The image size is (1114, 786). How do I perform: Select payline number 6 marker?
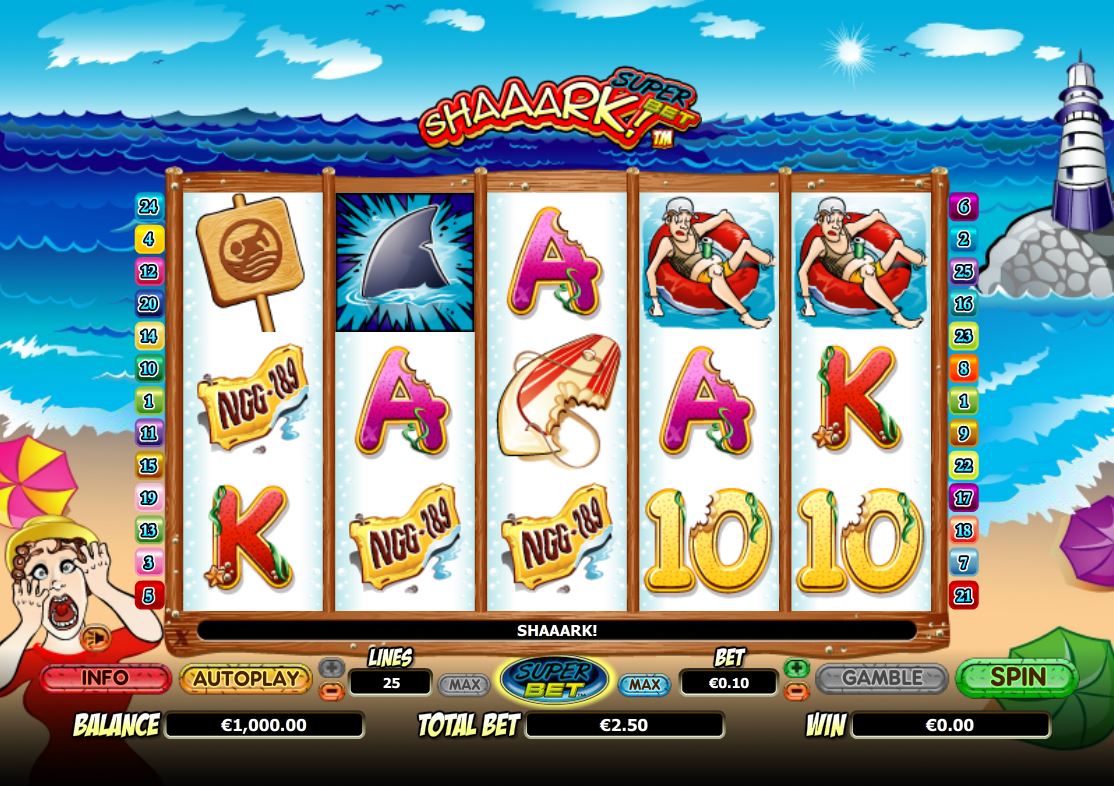(x=964, y=207)
